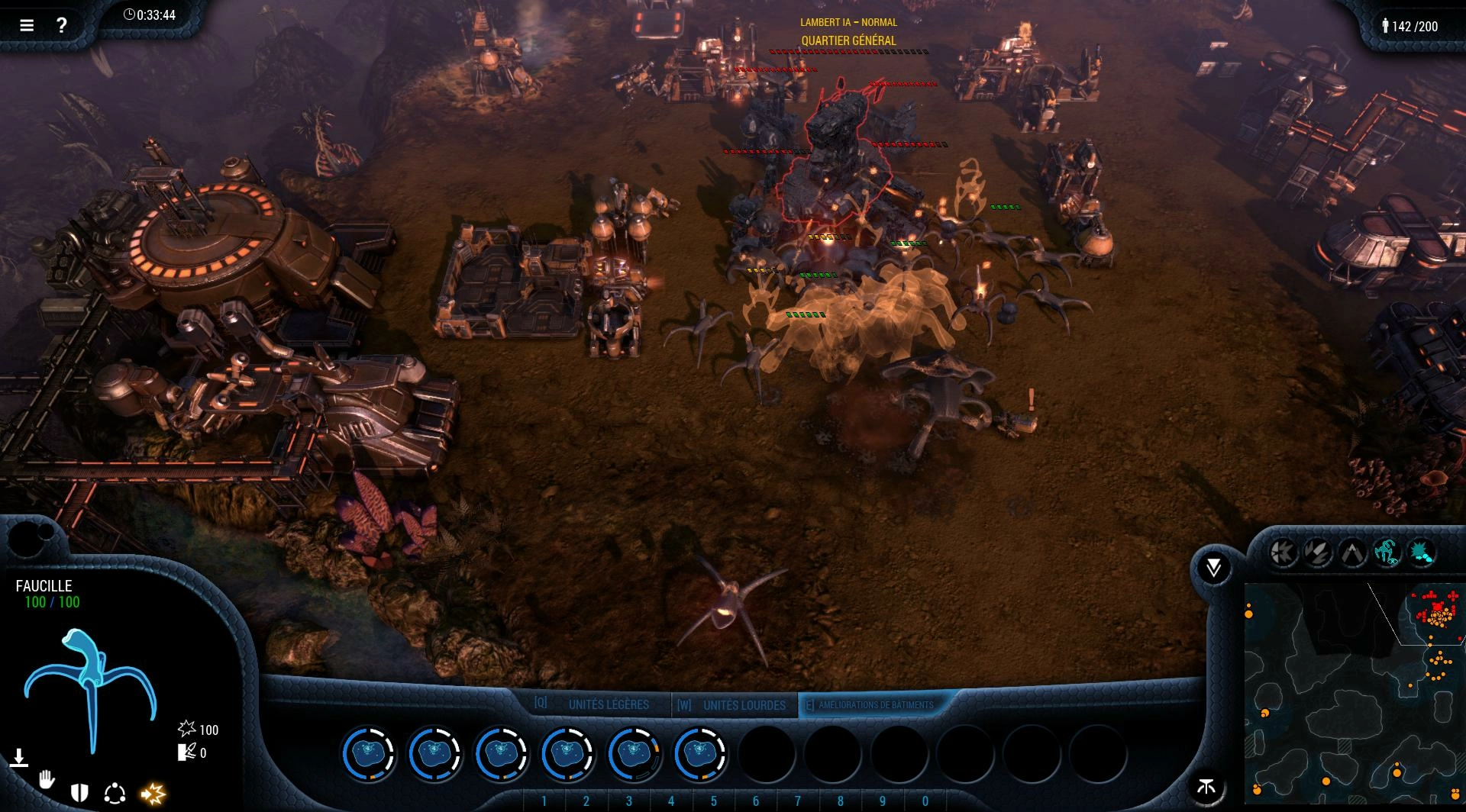
Task: Click the first building upgrade queue slot
Action: 368,753
